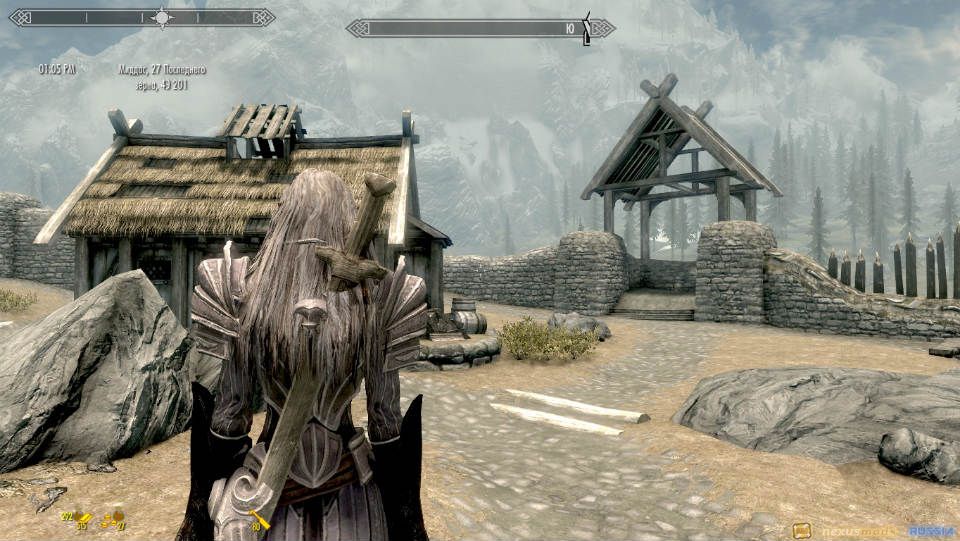Screen dimensions: 960x541
Task: Click the yellow arrow ammo counter icon
Action: (260, 517)
